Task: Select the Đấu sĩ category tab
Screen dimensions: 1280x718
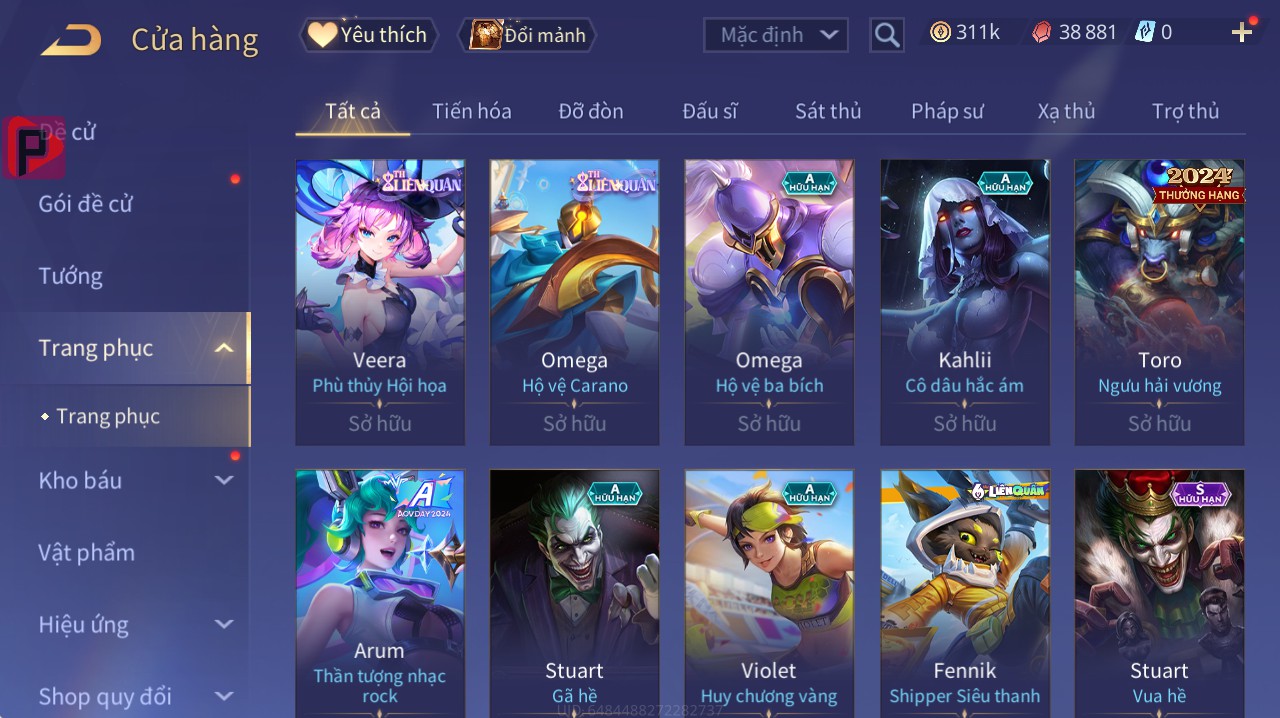Action: (x=710, y=111)
